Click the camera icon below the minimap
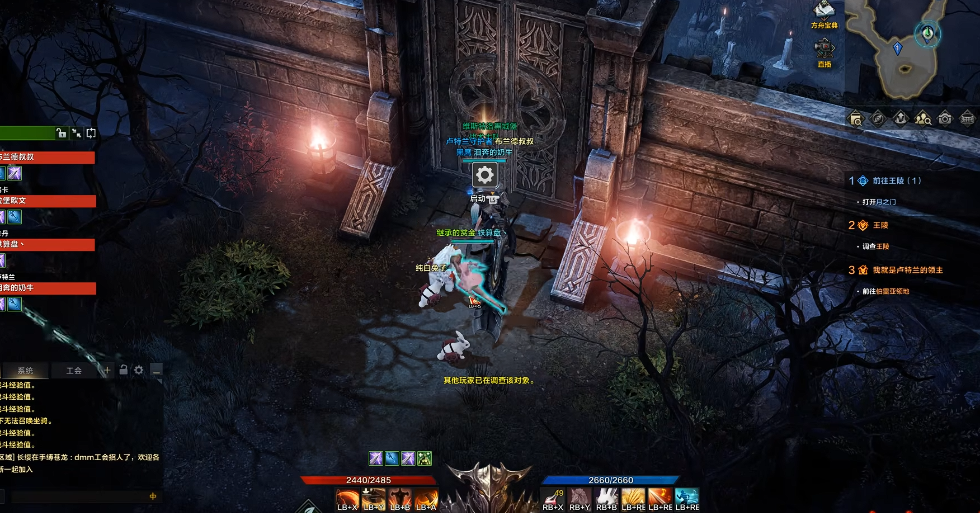The height and width of the screenshot is (513, 980). tap(944, 118)
